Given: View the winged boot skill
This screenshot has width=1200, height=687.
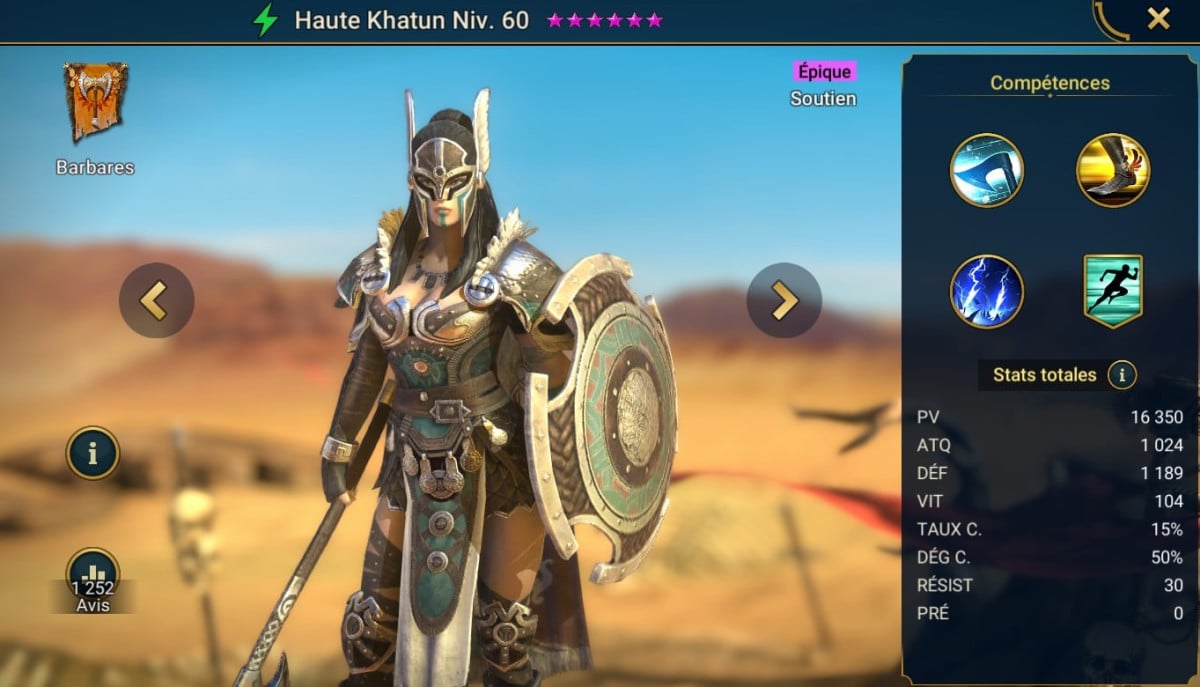Looking at the screenshot, I should coord(1112,170).
